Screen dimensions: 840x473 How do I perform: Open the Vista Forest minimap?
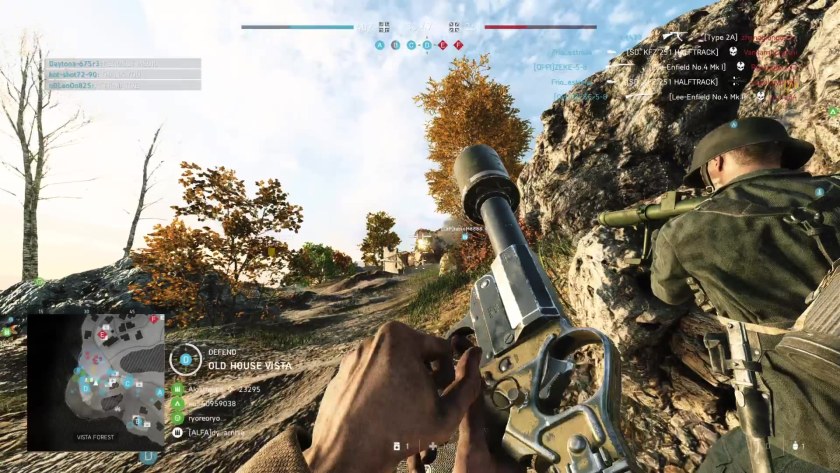95,379
